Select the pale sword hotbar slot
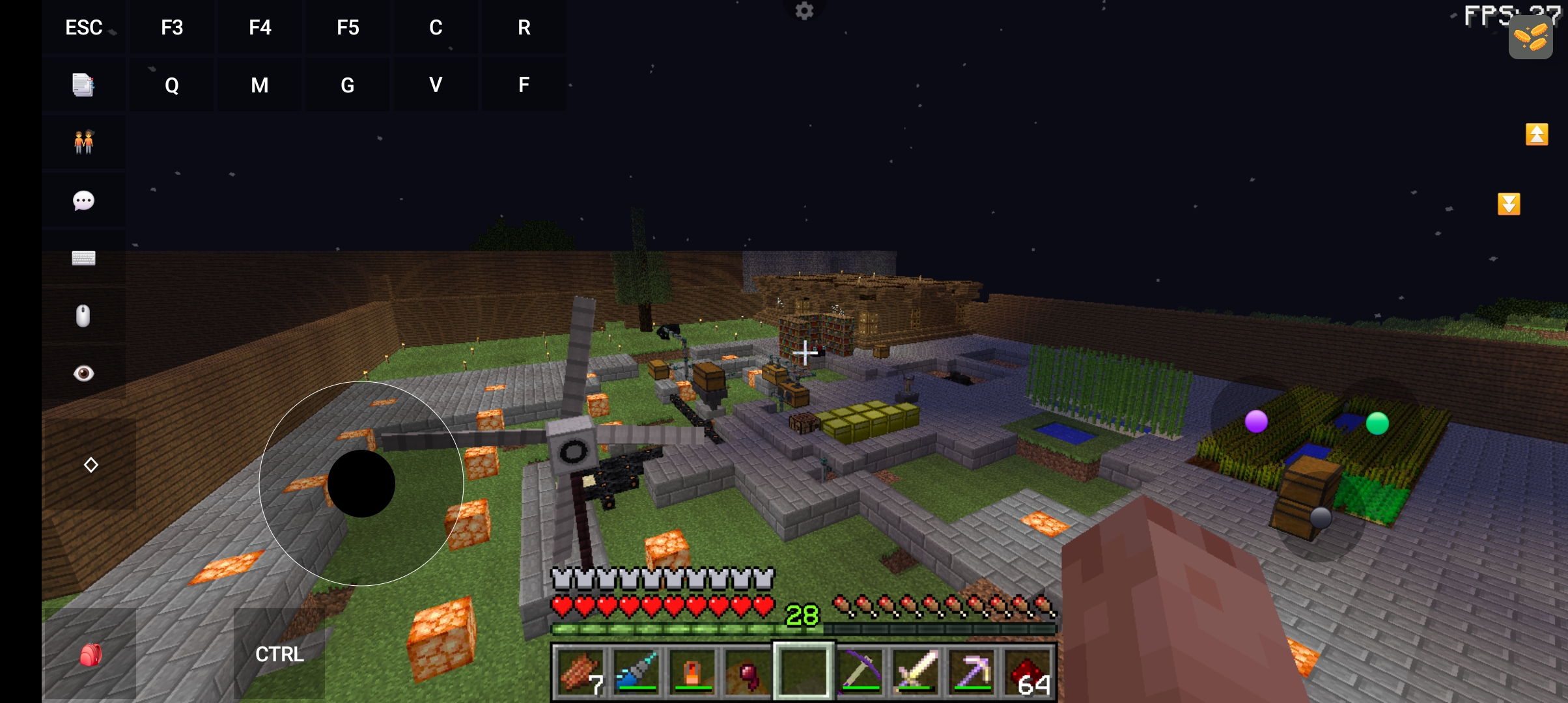1568x703 pixels. point(916,672)
